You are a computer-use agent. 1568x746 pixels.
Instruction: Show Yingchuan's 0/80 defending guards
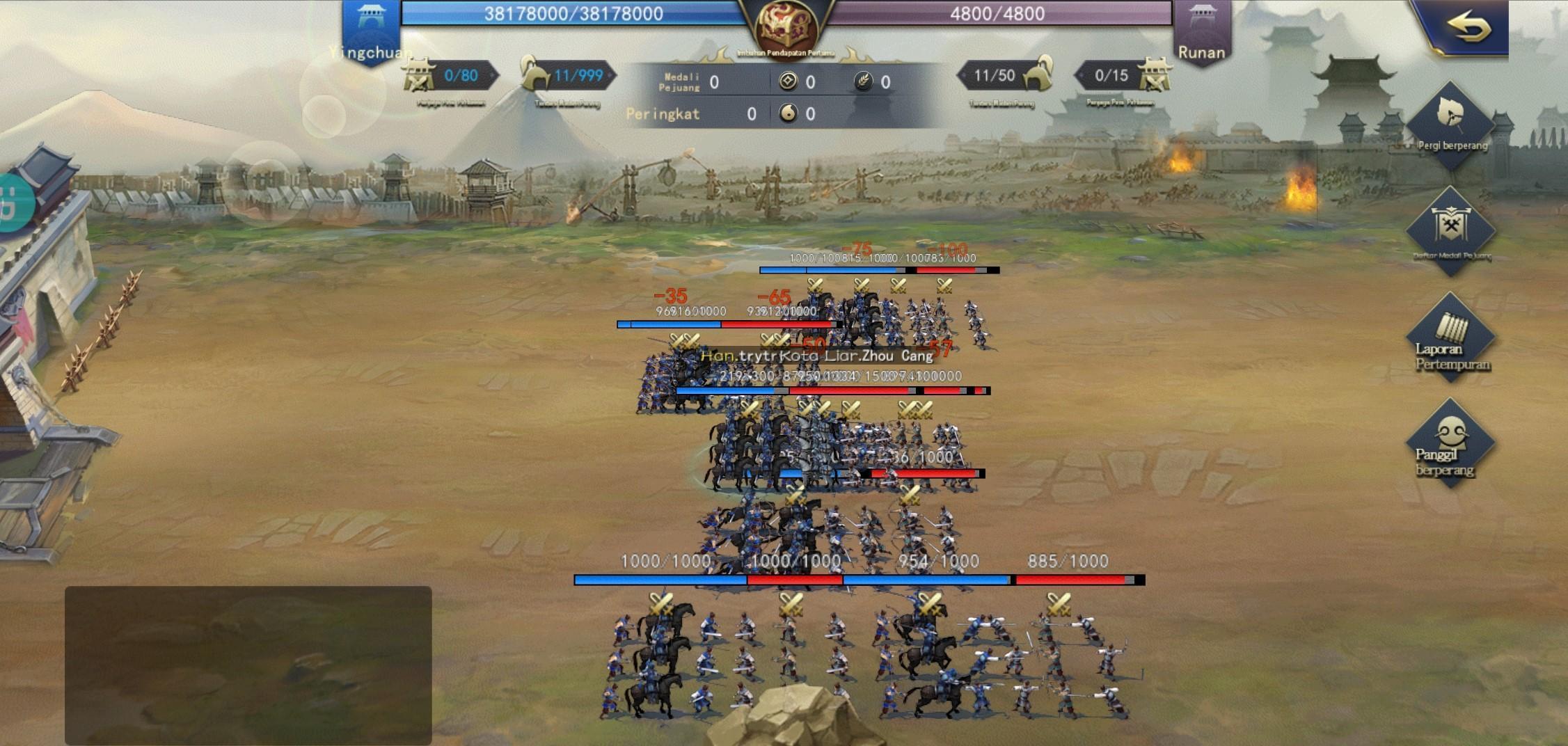tap(450, 76)
